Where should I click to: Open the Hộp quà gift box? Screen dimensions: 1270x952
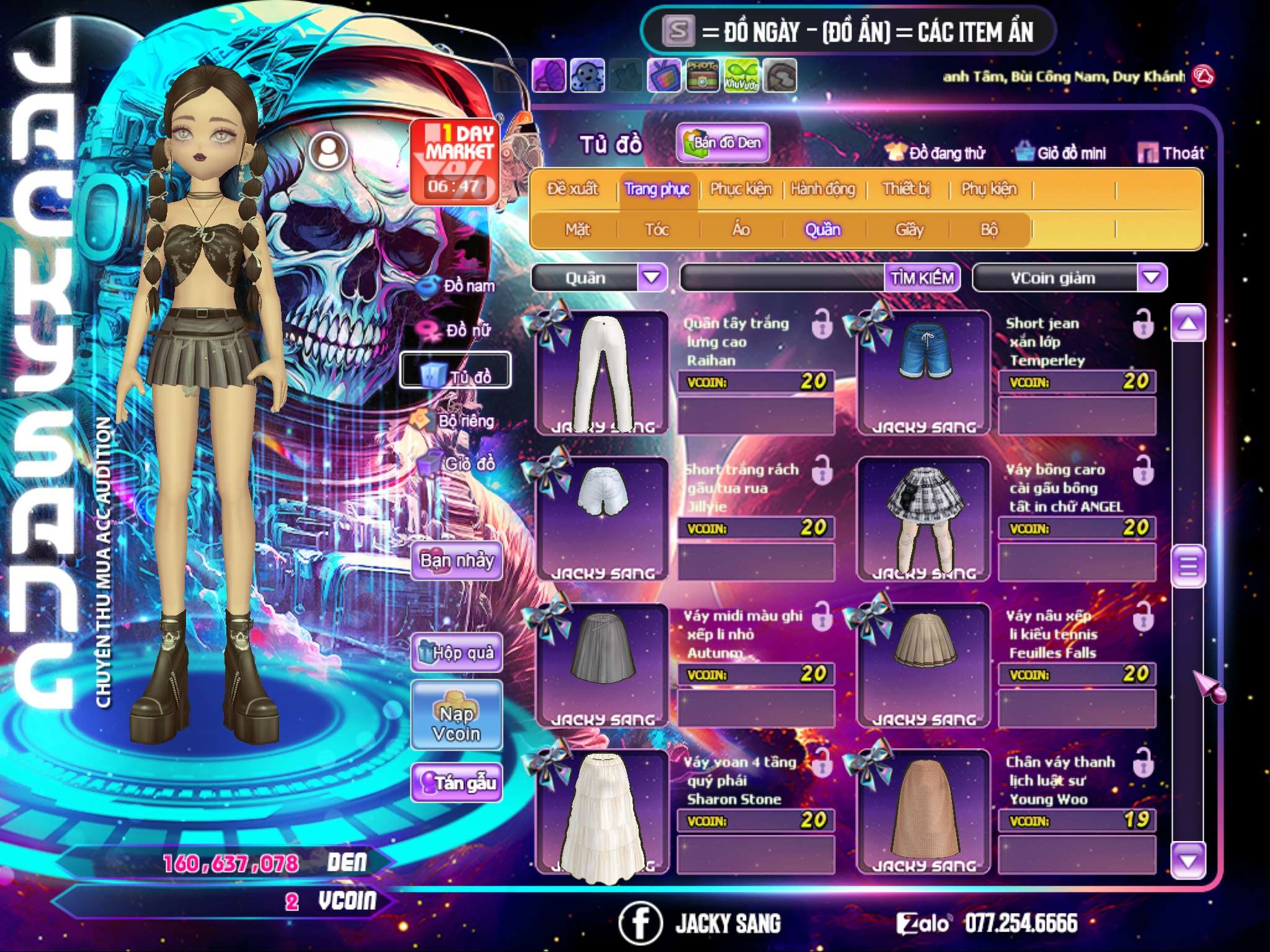click(x=456, y=653)
